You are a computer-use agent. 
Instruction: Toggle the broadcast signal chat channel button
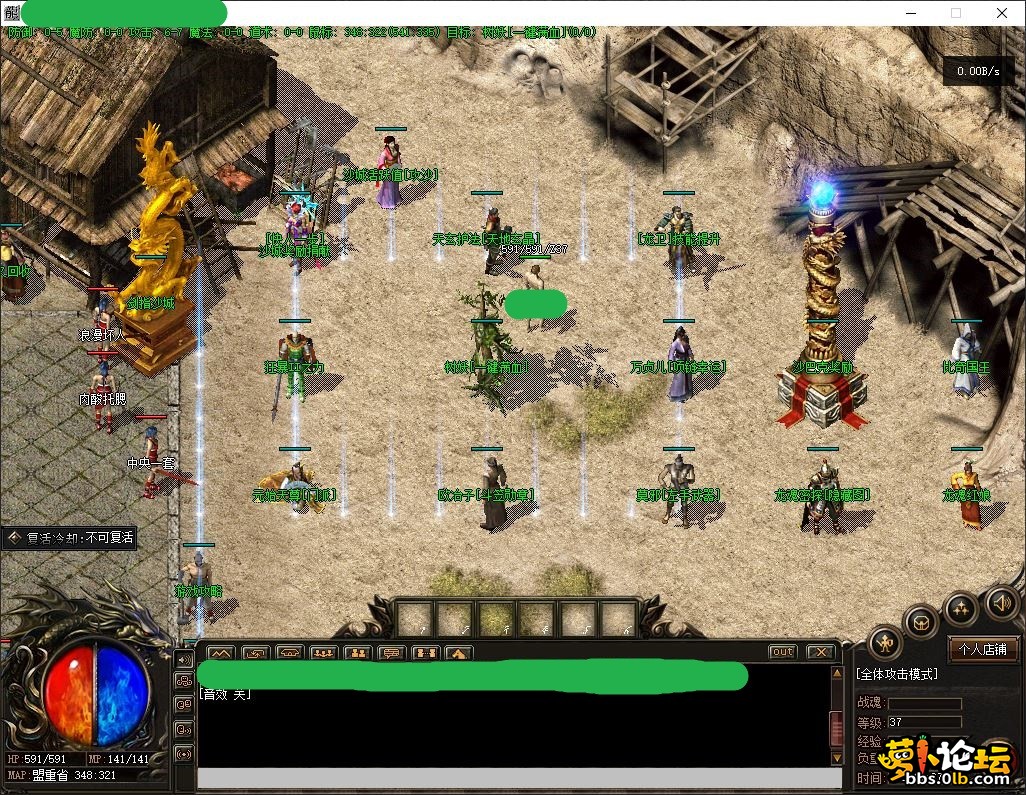(x=184, y=754)
